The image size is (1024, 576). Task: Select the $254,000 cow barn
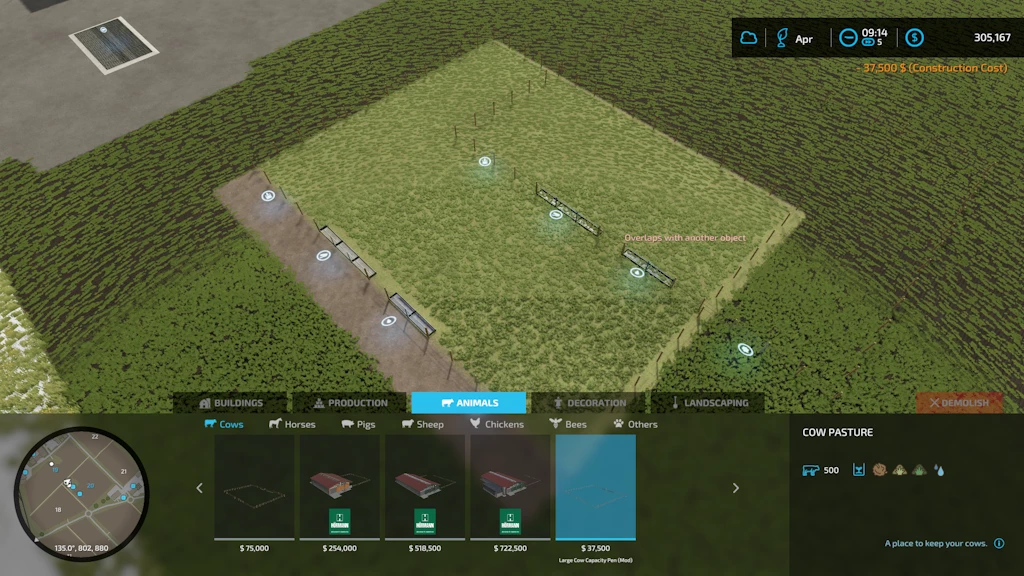(x=340, y=488)
